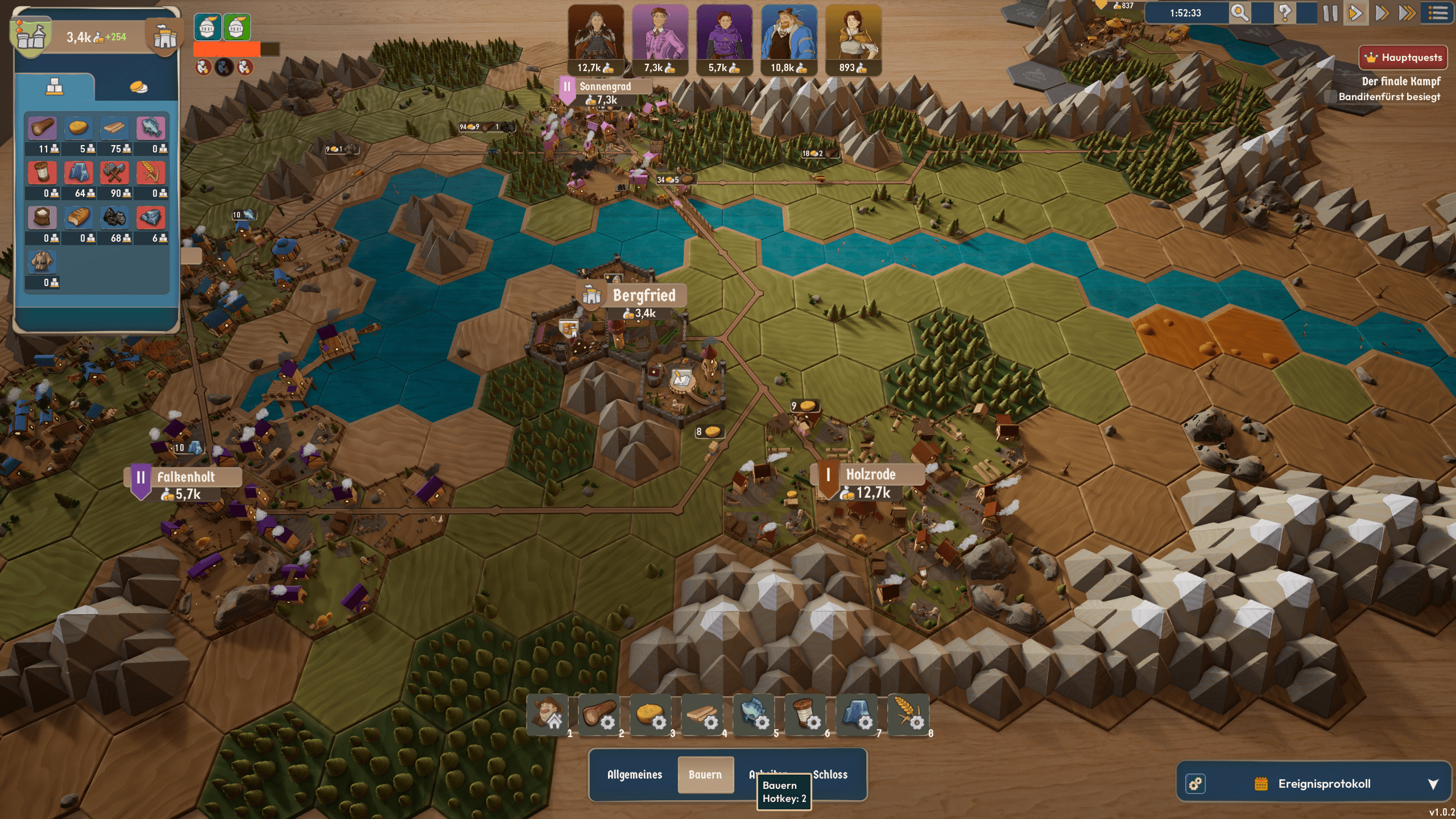Click the magnifying glass search button
Image resolution: width=1456 pixels, height=819 pixels.
(x=1240, y=13)
